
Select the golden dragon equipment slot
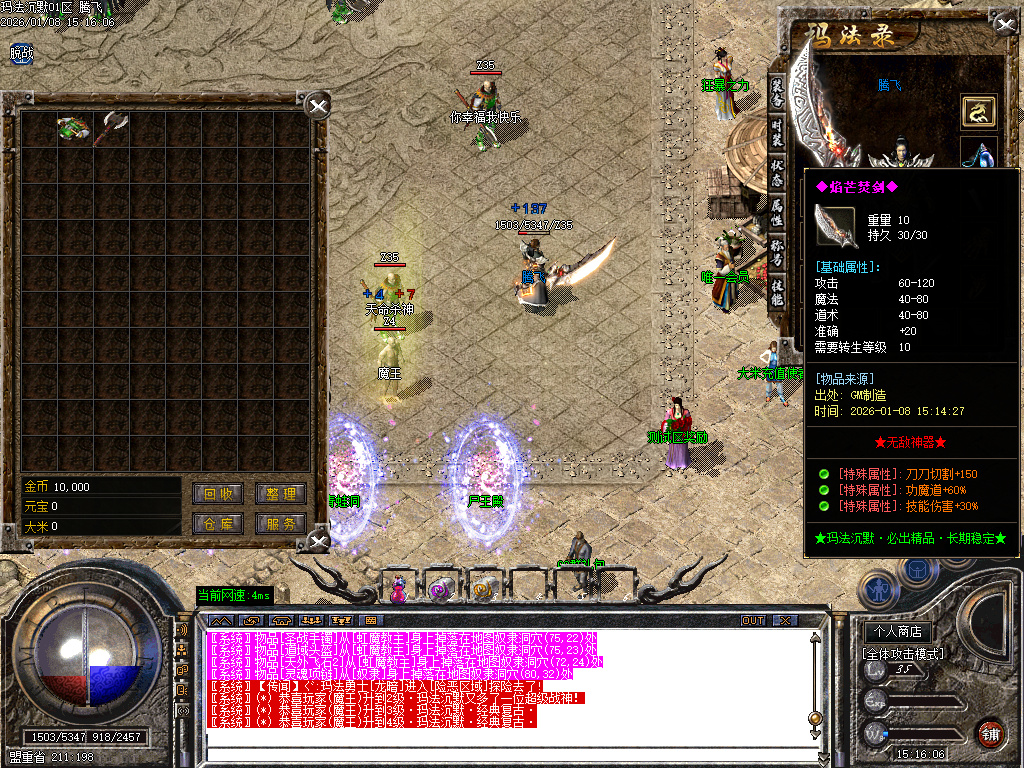pyautogui.click(x=979, y=111)
